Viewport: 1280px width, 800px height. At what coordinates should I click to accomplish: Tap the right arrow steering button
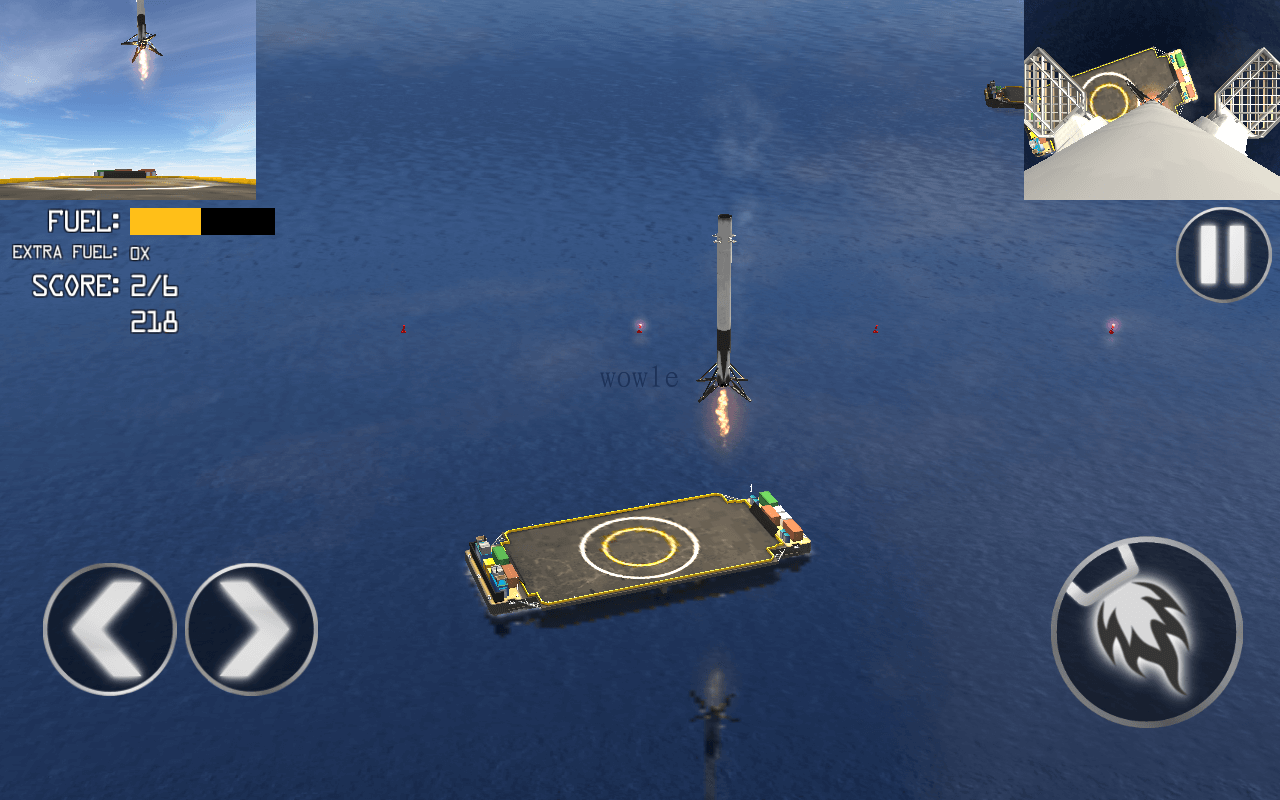[251, 629]
